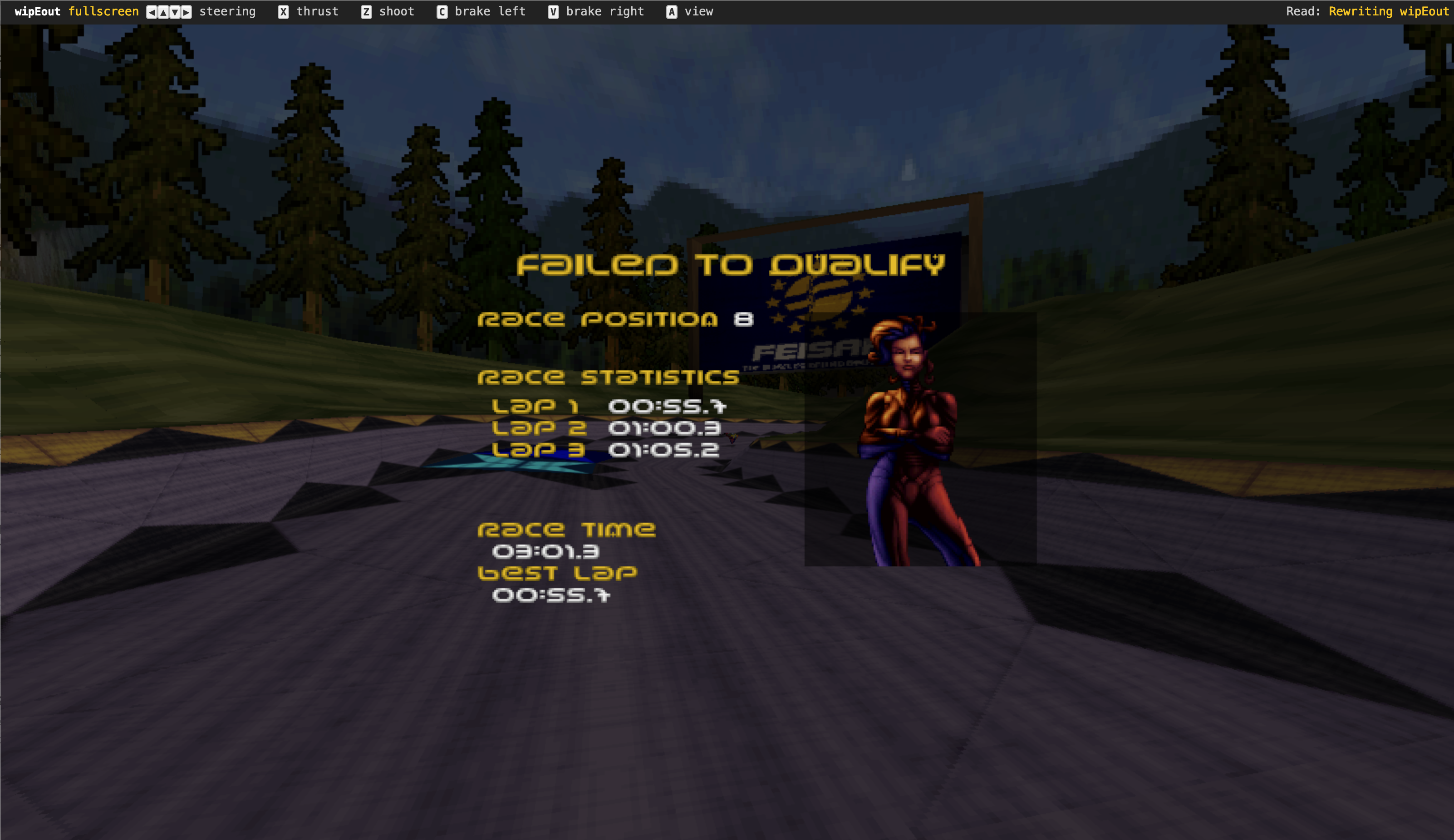Viewport: 1454px width, 840px height.
Task: Toggle the fullscreen link
Action: point(103,11)
